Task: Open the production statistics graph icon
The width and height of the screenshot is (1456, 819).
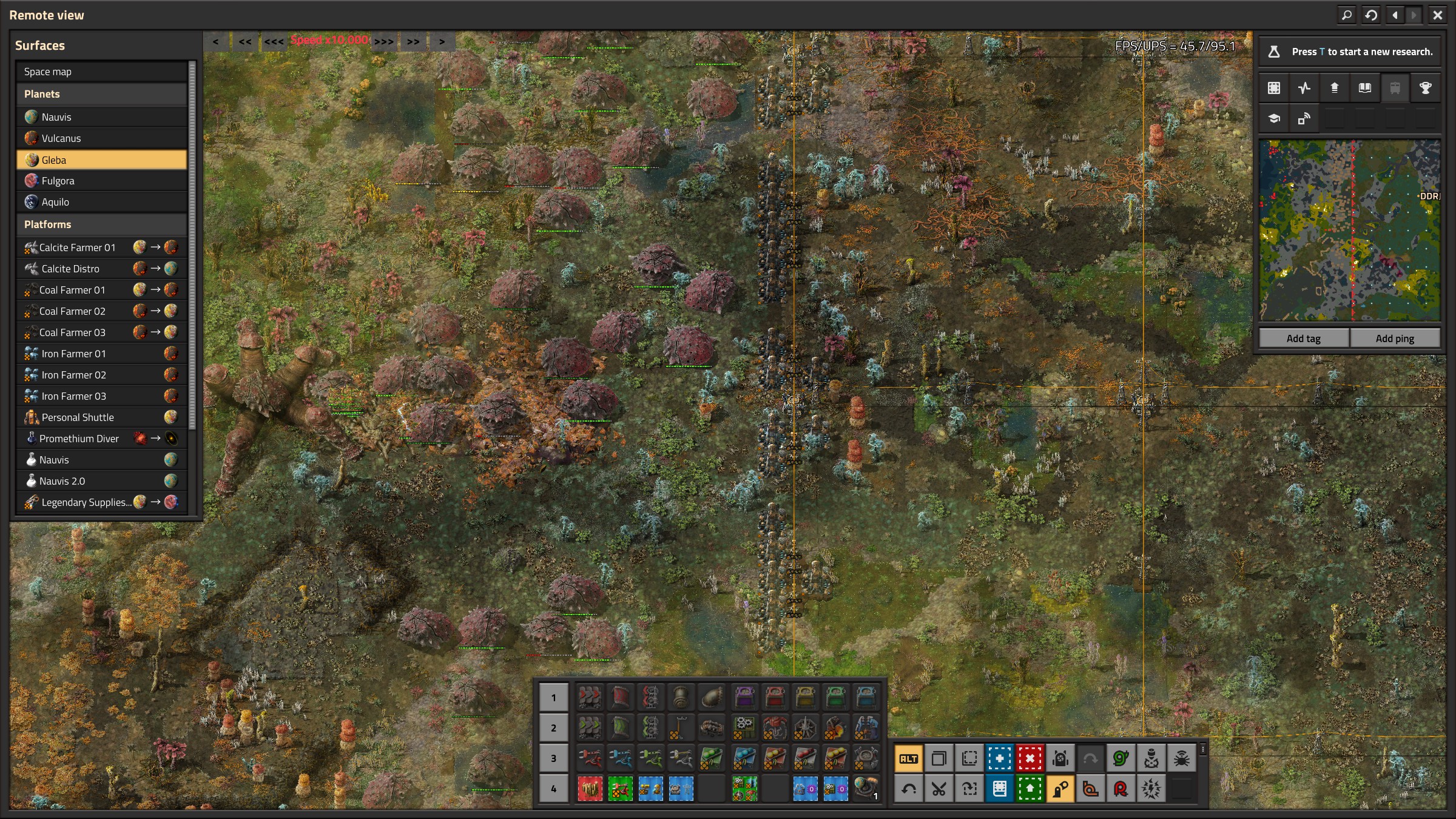Action: (x=1304, y=88)
